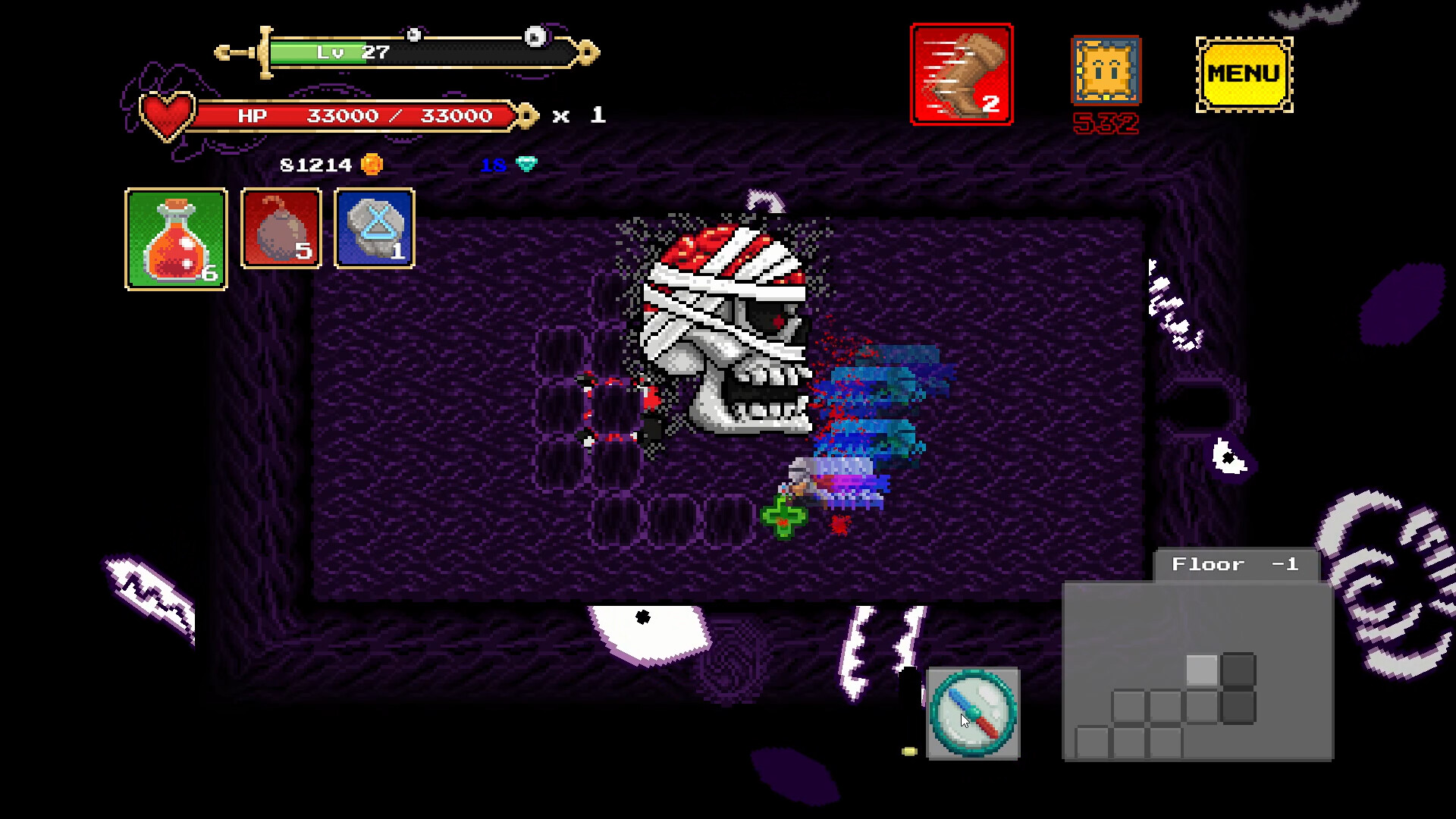
Task: Click the red speed boot ability icon
Action: tap(962, 72)
